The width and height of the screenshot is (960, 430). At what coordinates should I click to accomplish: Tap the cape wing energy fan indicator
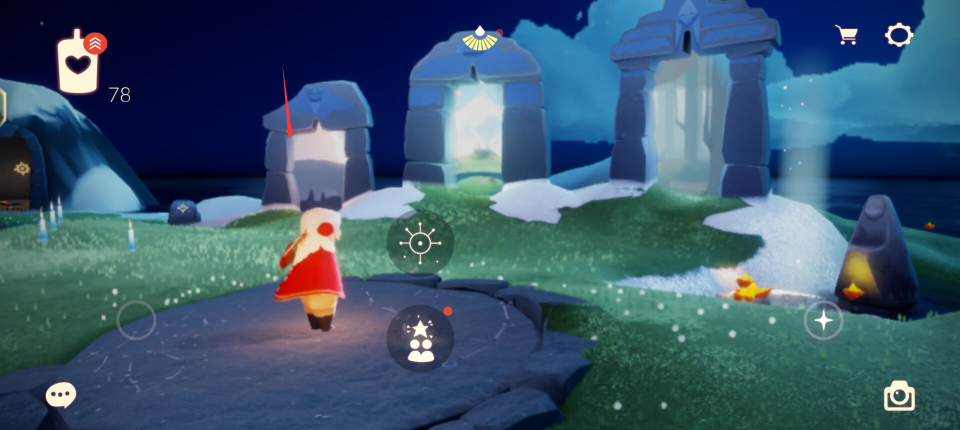(482, 40)
